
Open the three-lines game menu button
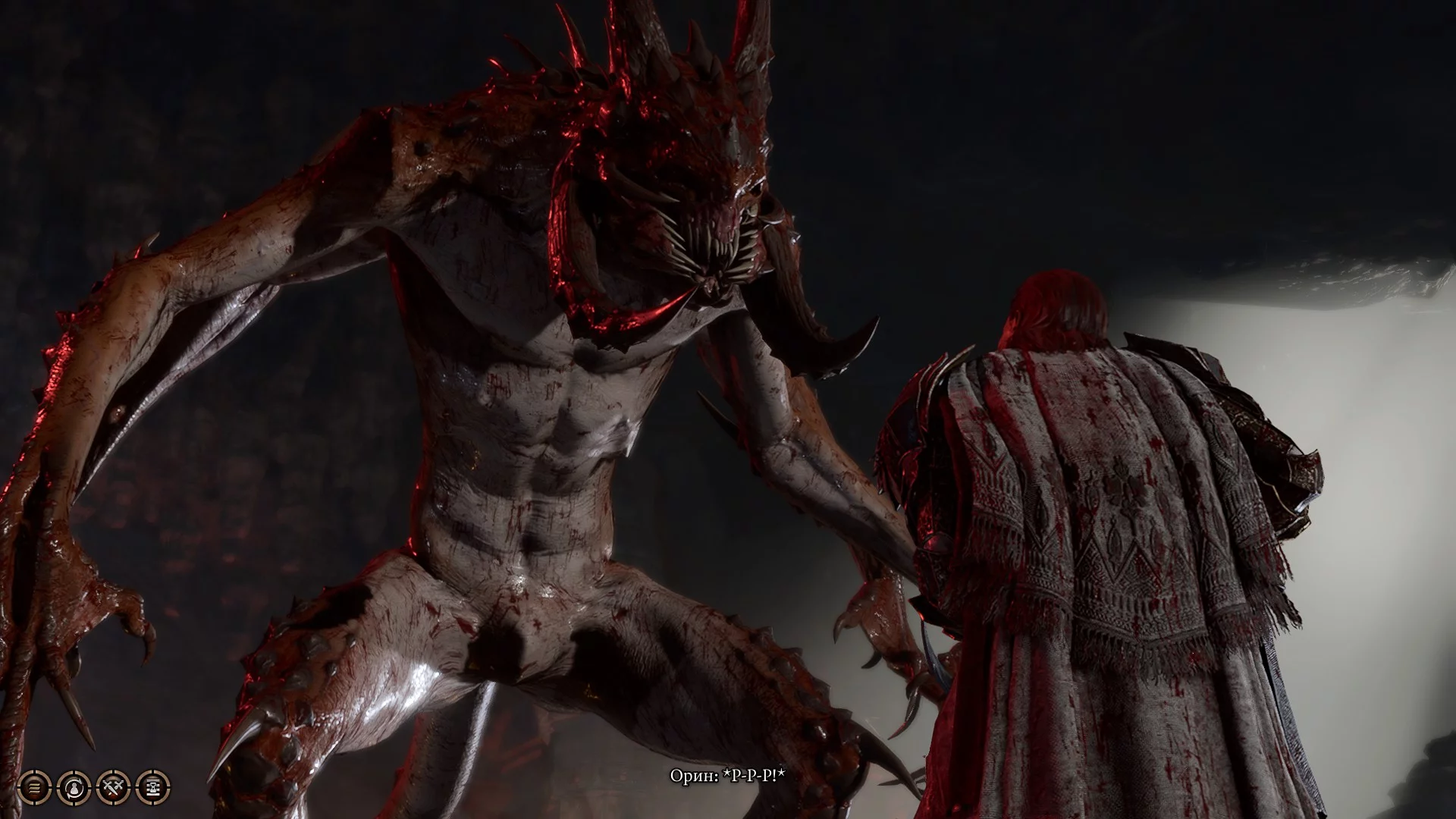tap(34, 788)
